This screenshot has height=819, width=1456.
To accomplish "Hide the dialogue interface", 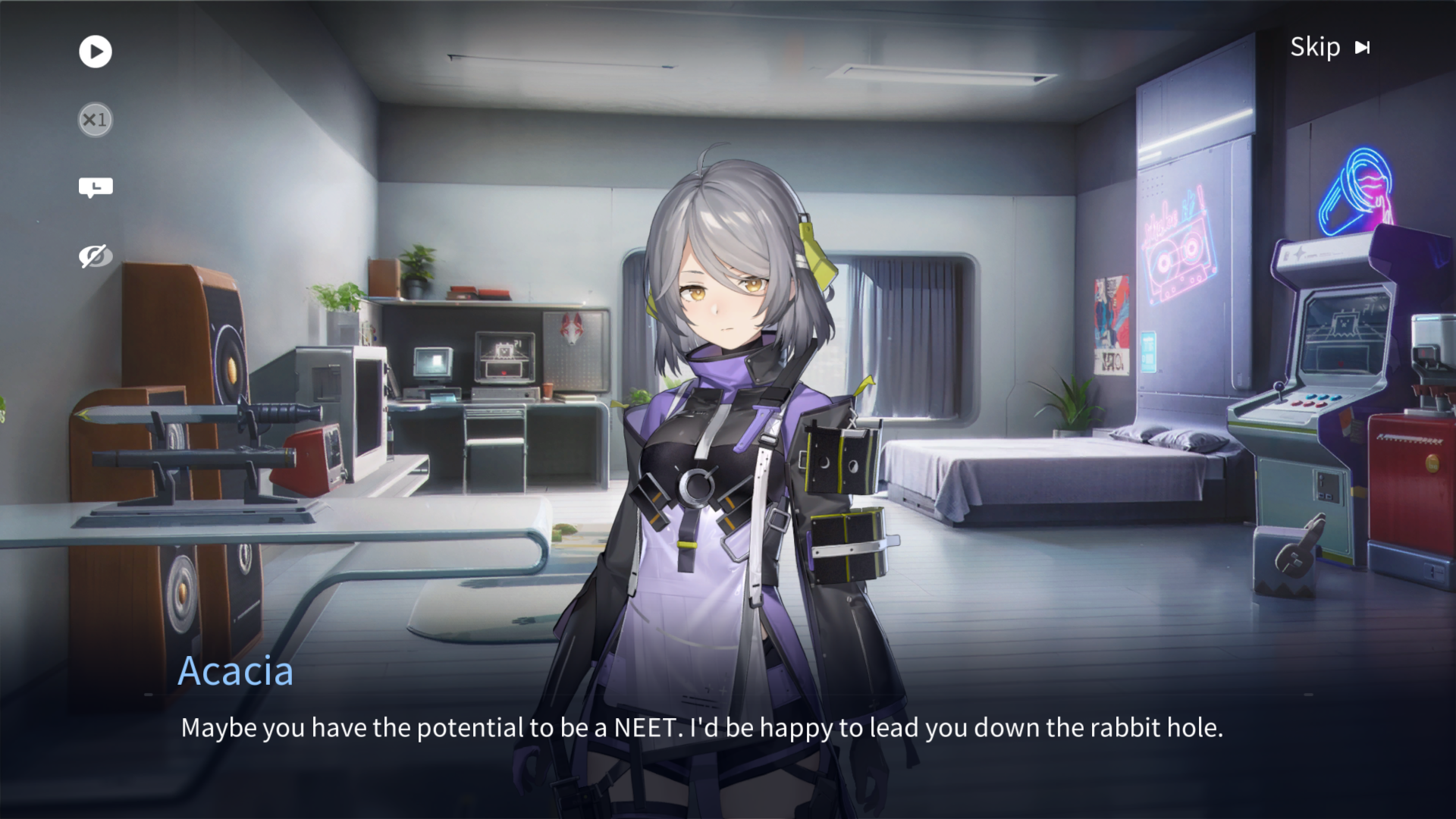I will point(96,256).
